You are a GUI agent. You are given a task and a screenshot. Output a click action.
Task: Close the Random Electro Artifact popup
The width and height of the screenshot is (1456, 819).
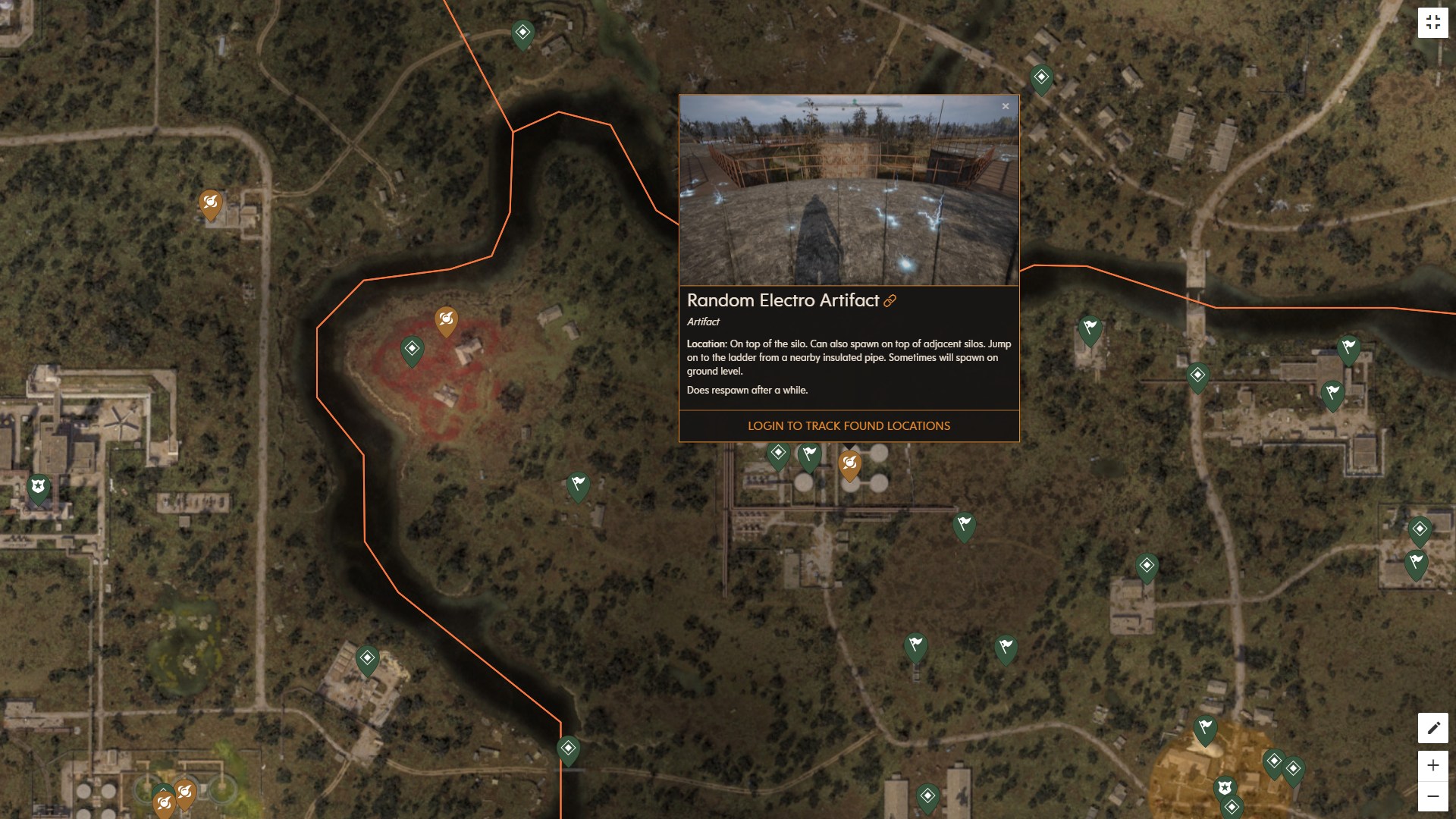pos(1006,106)
